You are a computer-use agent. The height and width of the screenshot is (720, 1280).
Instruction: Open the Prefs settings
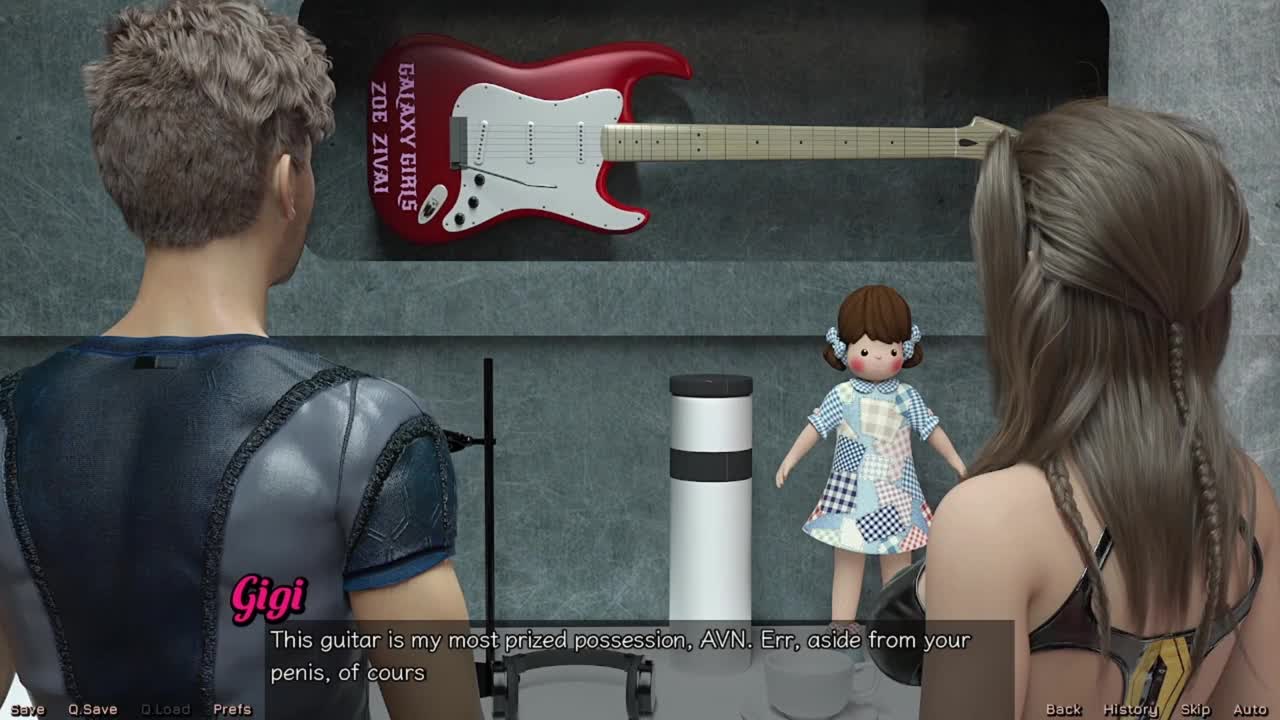point(232,709)
